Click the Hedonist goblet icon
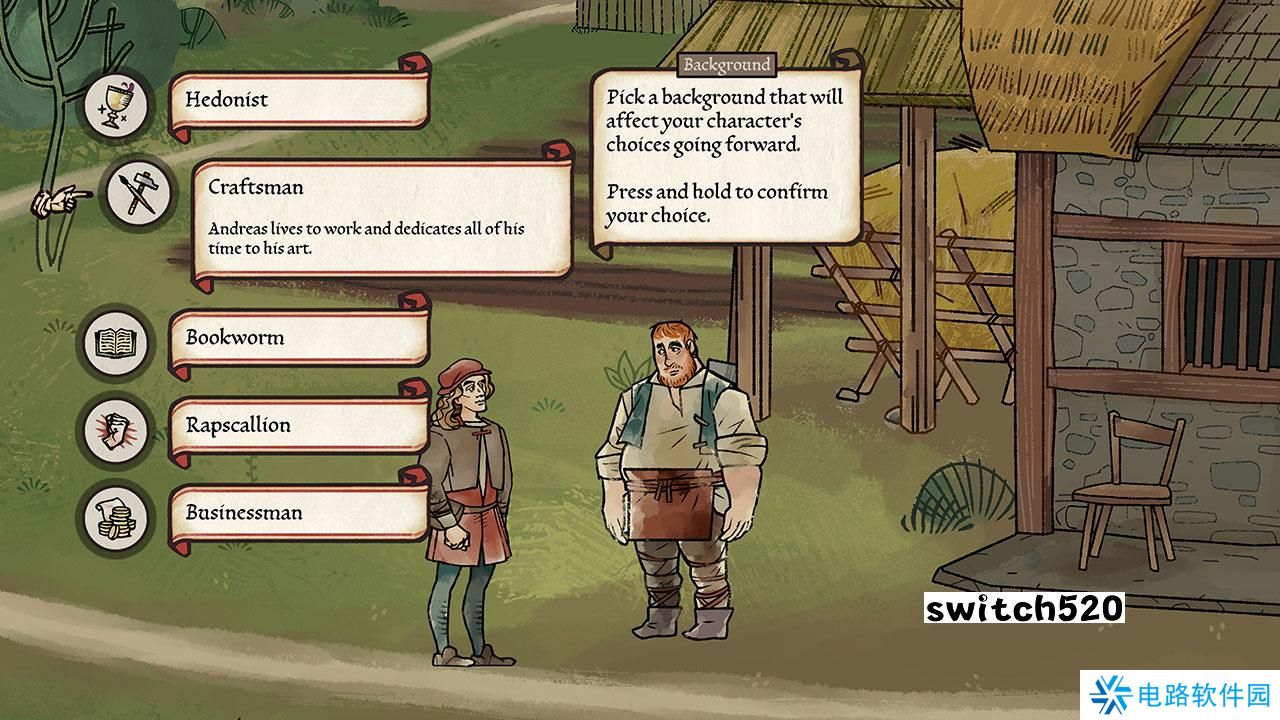 pyautogui.click(x=116, y=104)
